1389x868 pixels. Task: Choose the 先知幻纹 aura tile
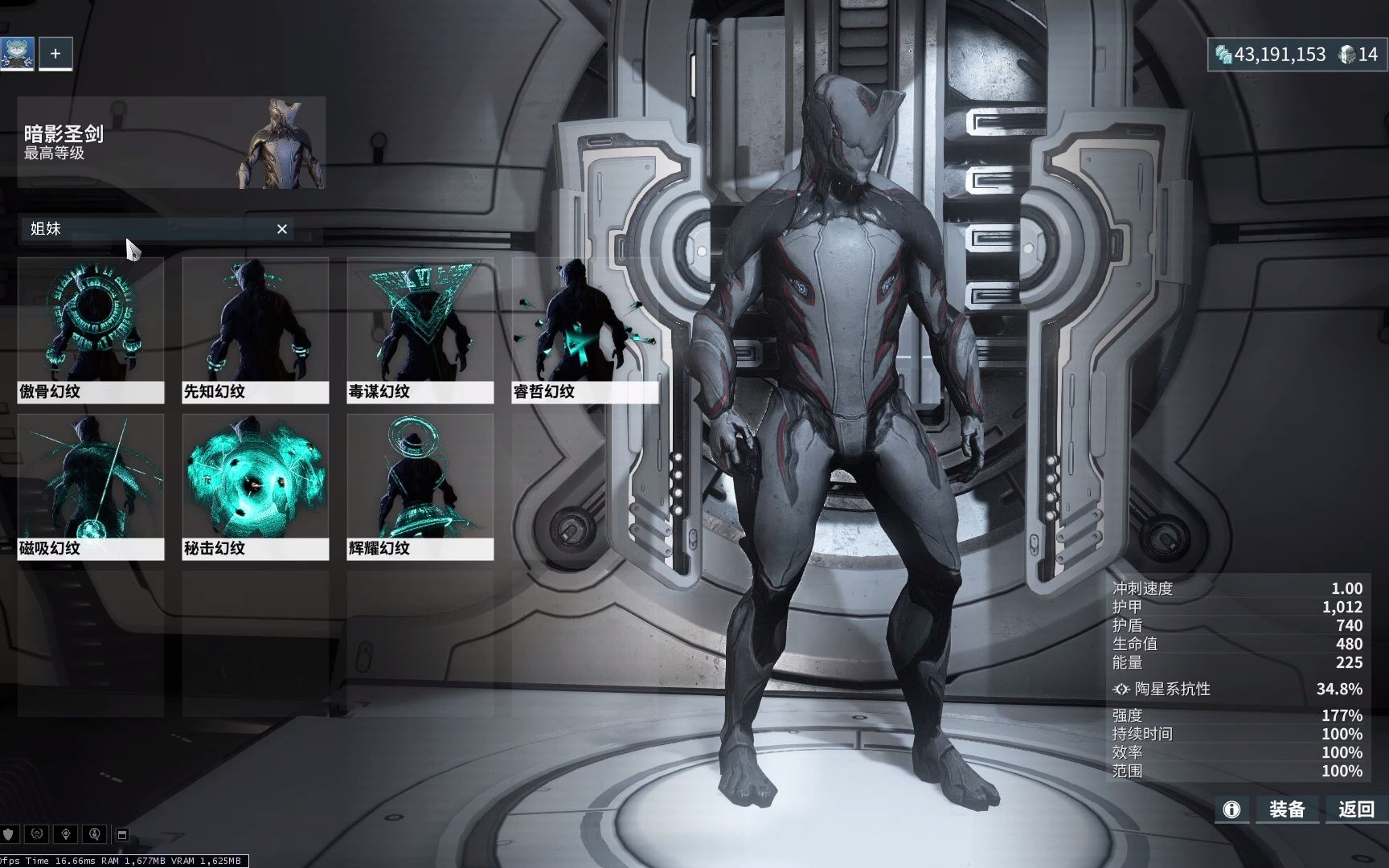255,330
